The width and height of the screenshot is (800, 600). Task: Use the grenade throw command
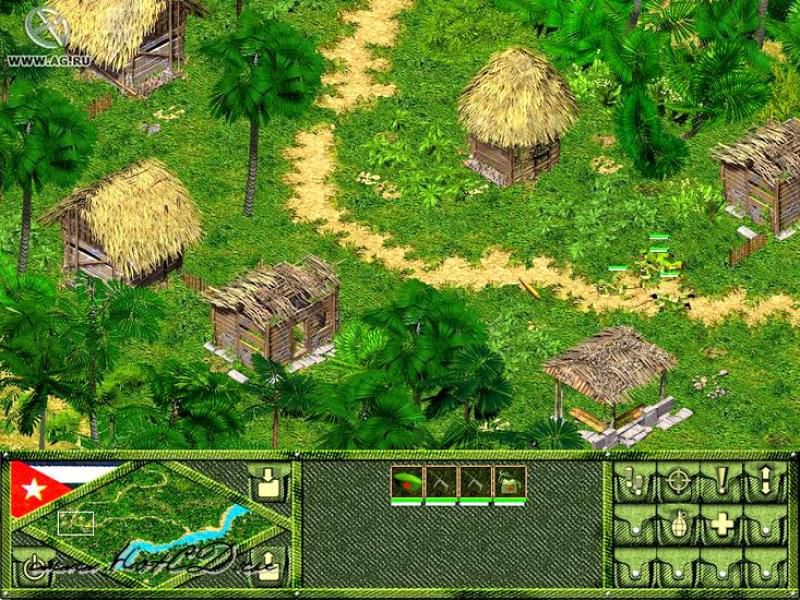click(x=678, y=524)
